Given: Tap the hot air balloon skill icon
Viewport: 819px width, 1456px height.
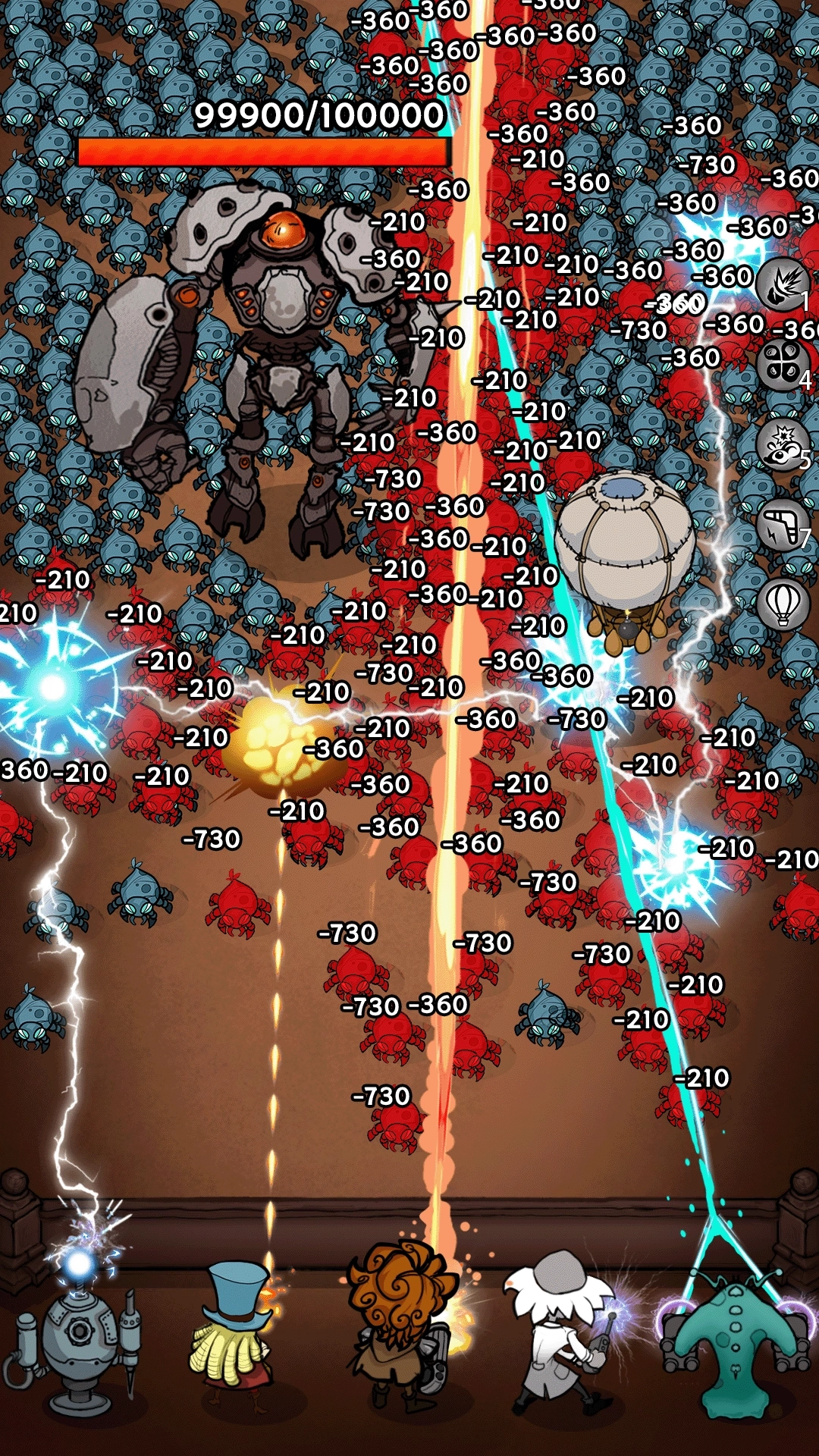Looking at the screenshot, I should coord(782,604).
